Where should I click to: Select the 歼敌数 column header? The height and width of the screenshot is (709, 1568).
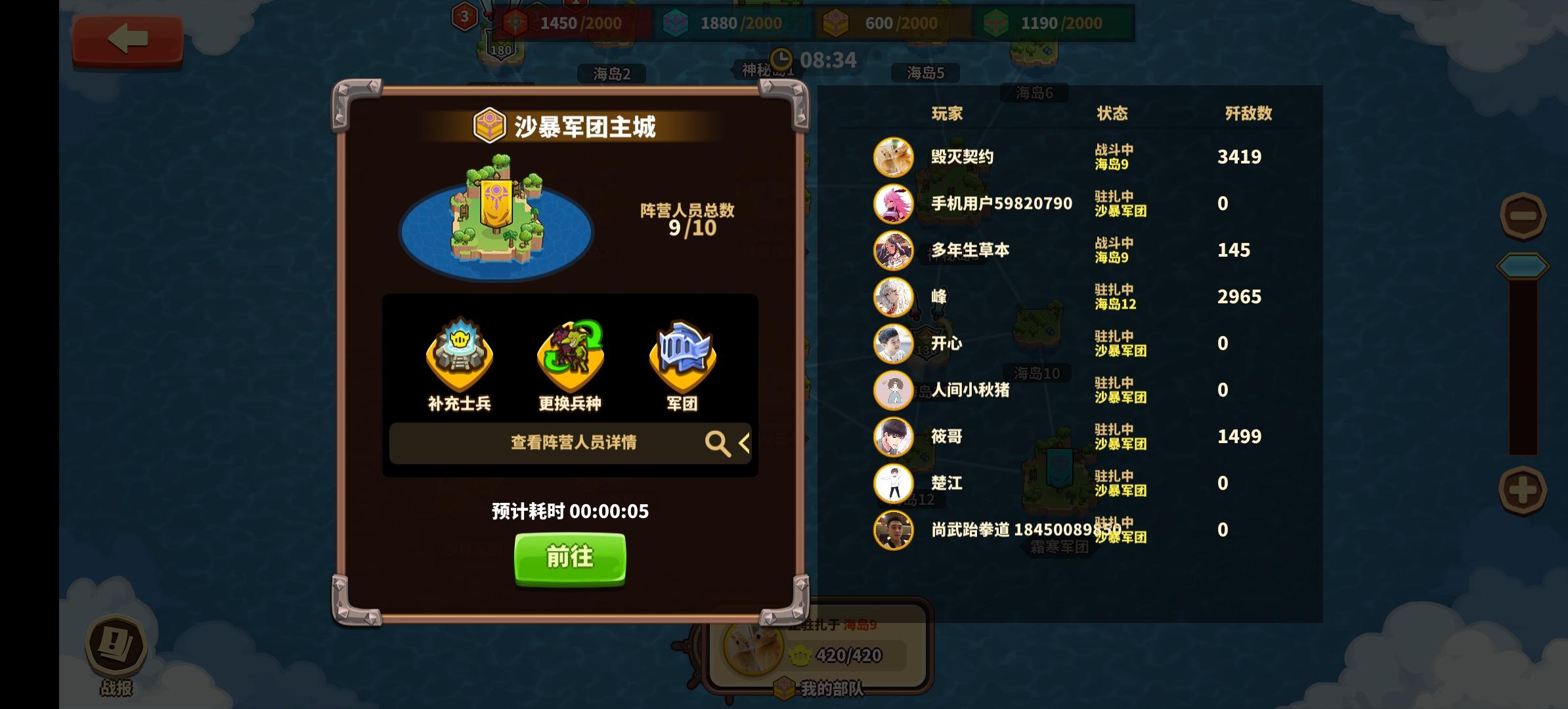[1247, 113]
